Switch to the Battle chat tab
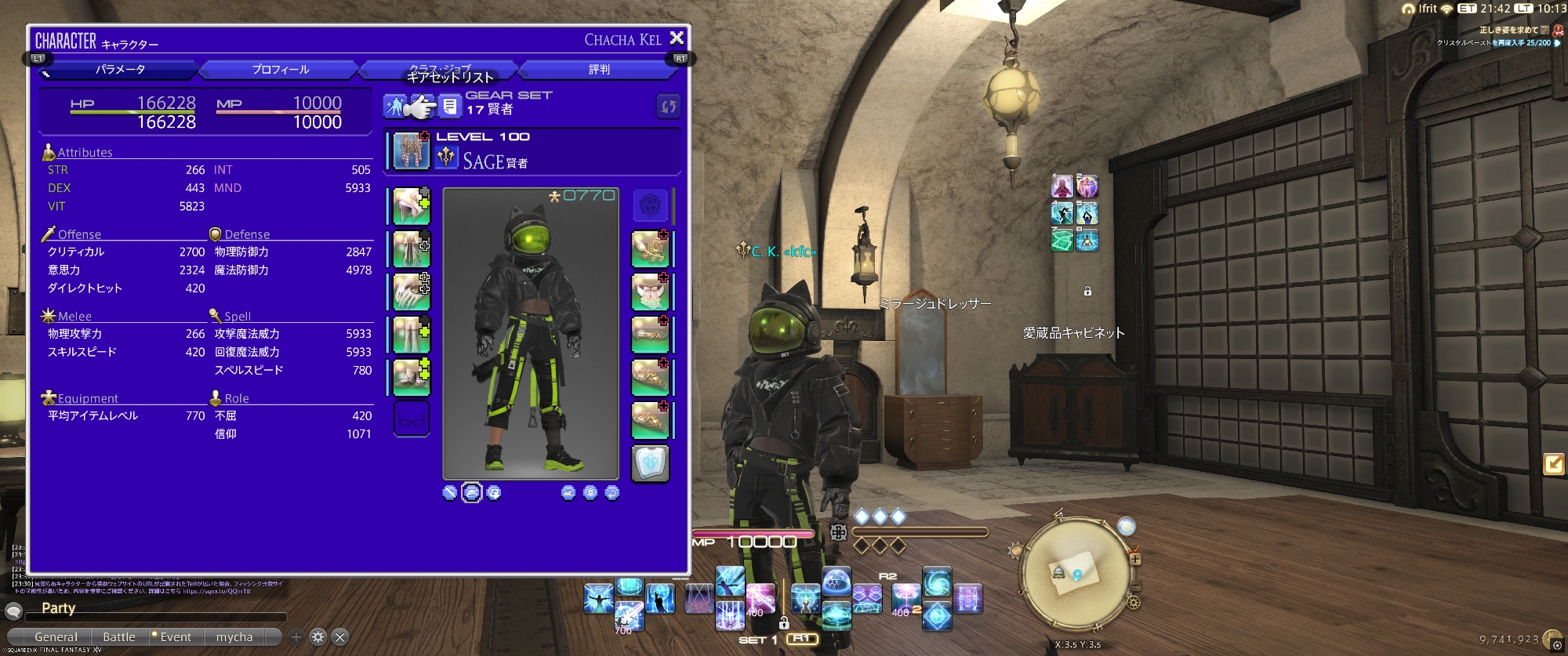The image size is (1568, 656). coord(119,637)
